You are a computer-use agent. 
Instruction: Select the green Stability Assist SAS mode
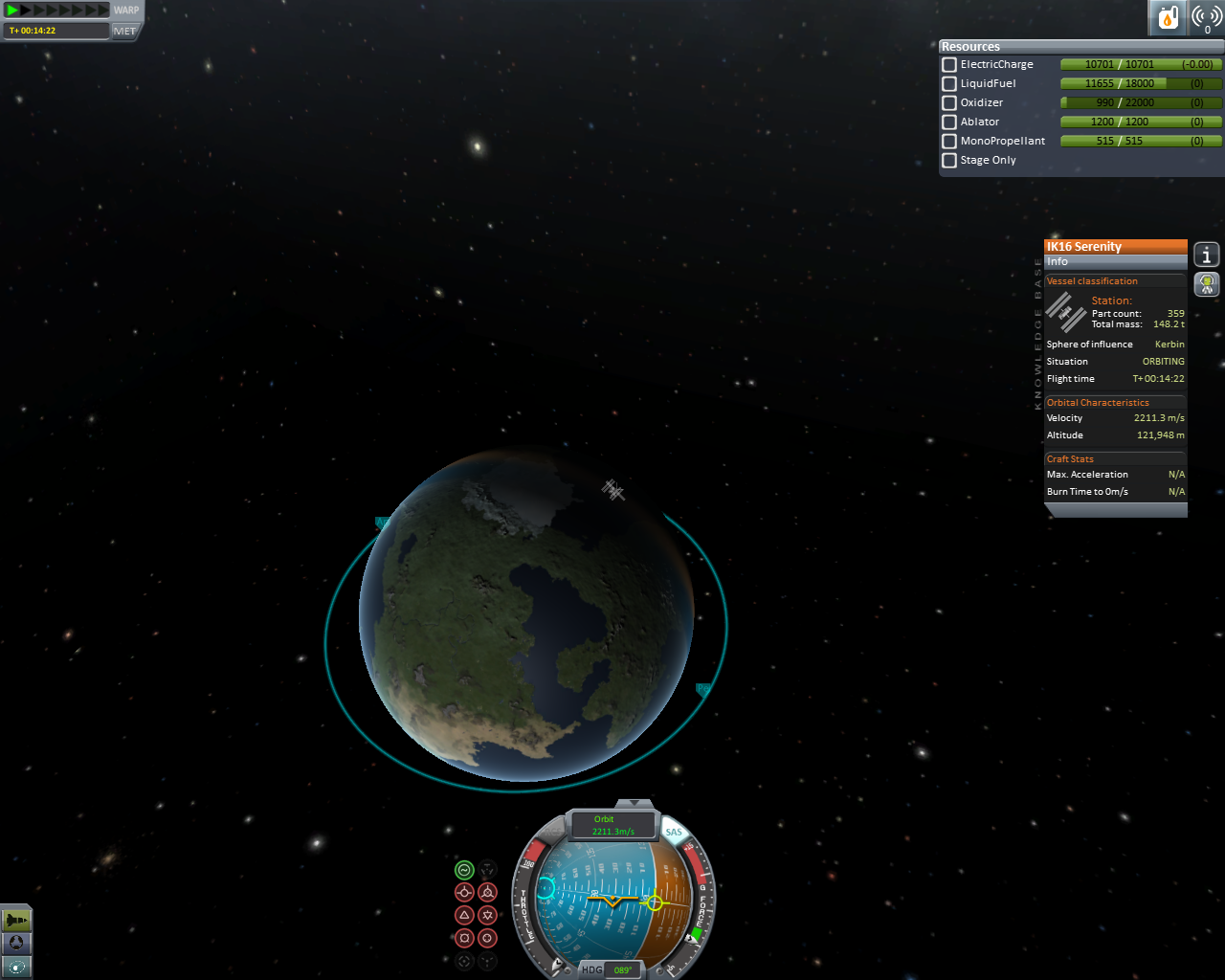pyautogui.click(x=464, y=870)
